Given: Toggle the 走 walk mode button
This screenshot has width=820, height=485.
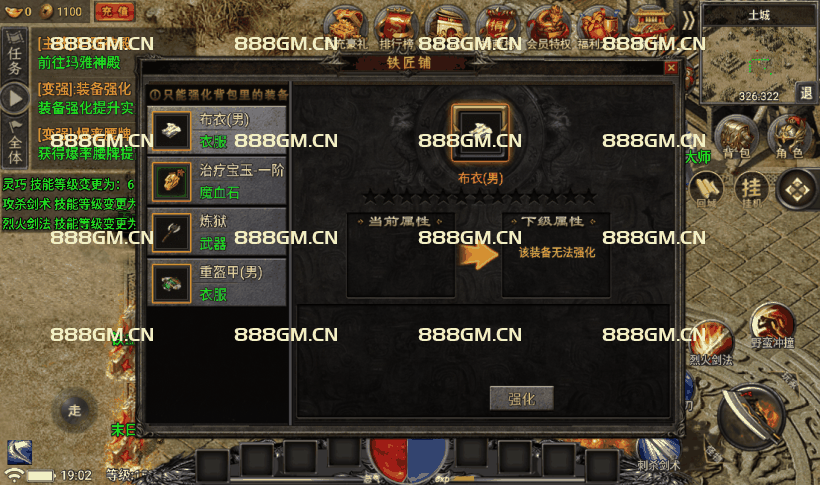Looking at the screenshot, I should pyautogui.click(x=72, y=410).
